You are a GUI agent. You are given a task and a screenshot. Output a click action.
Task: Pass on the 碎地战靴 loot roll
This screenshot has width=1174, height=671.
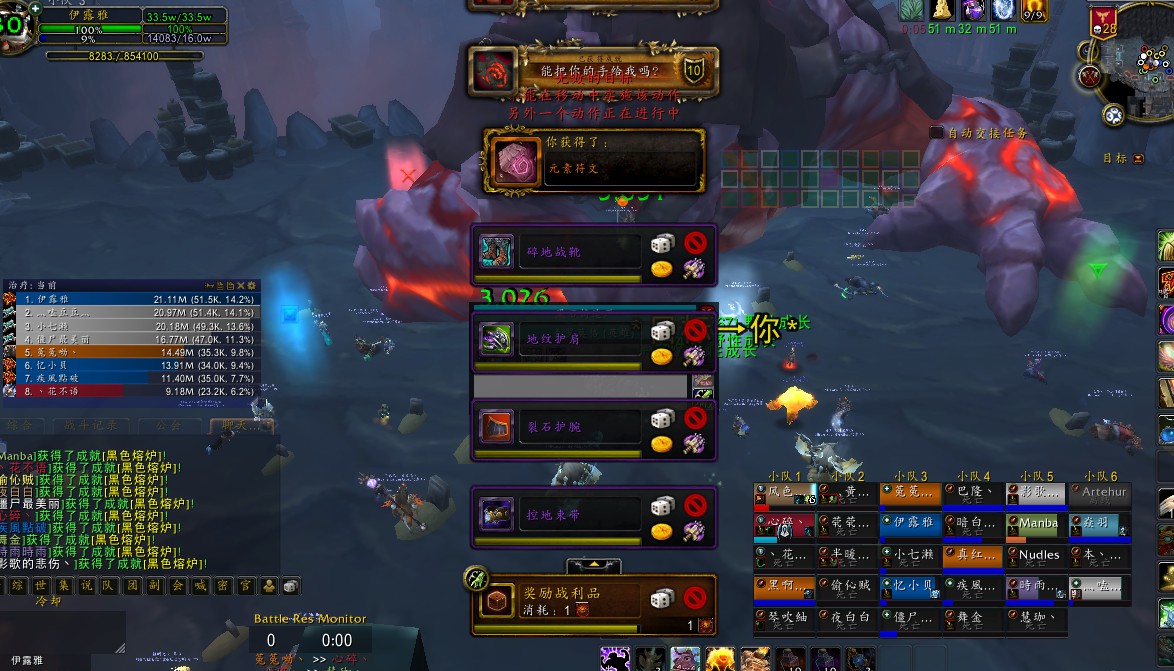click(695, 243)
